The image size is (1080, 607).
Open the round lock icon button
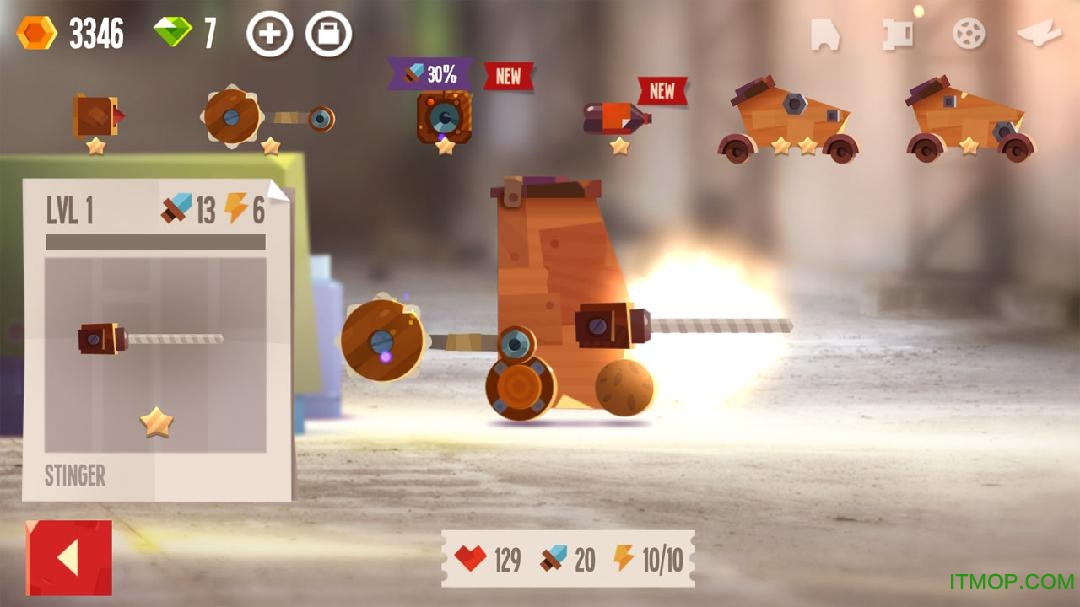tap(328, 34)
